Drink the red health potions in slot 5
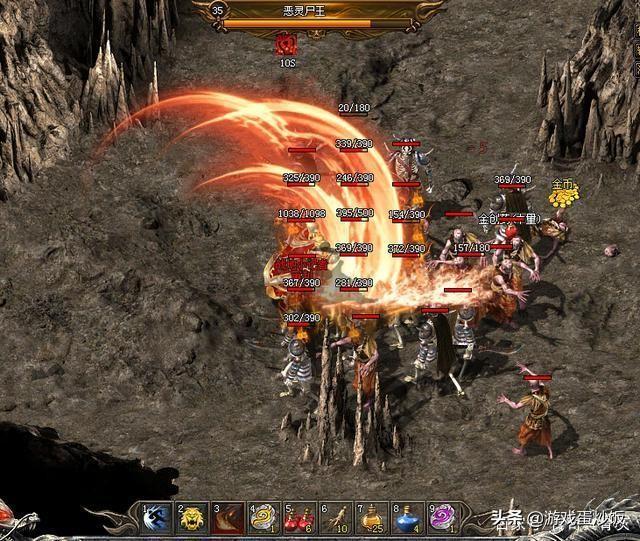Screen dimensions: 640x541 coord(299,517)
